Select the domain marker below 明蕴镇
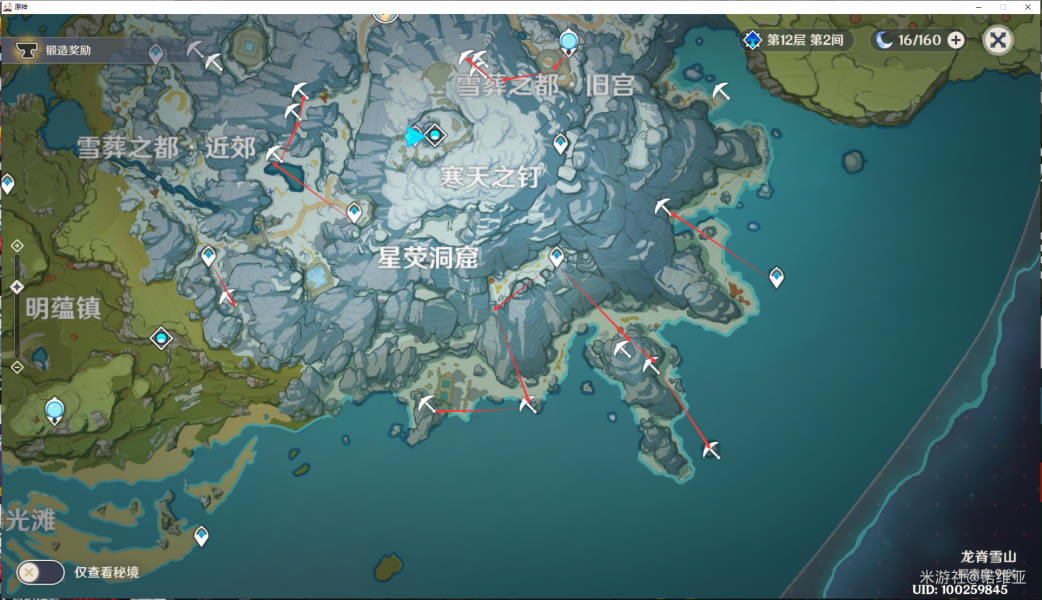The width and height of the screenshot is (1042, 600). pyautogui.click(x=161, y=339)
